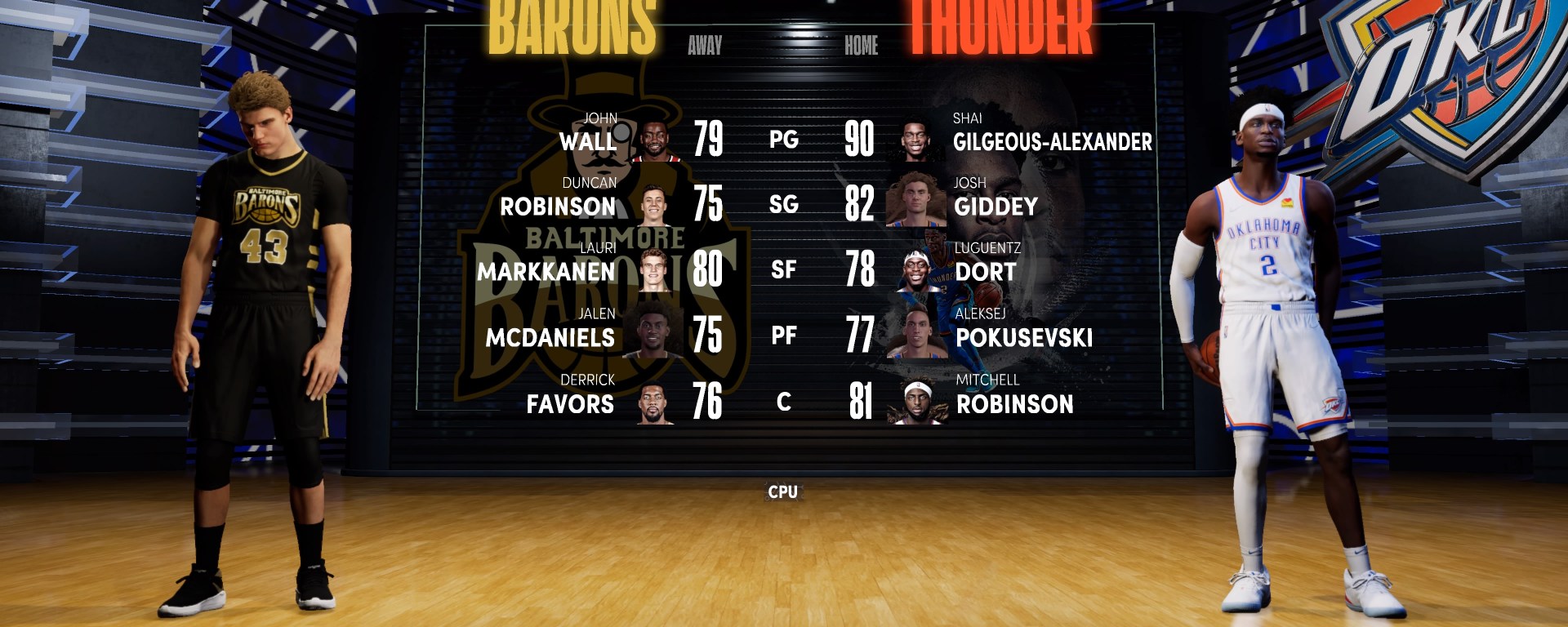Choose Mitchell Robinson's player row

(1014, 403)
